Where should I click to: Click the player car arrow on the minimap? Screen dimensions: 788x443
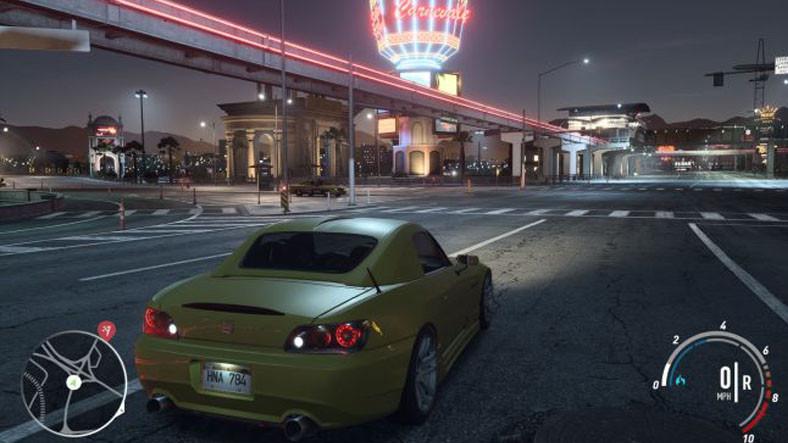pos(74,382)
